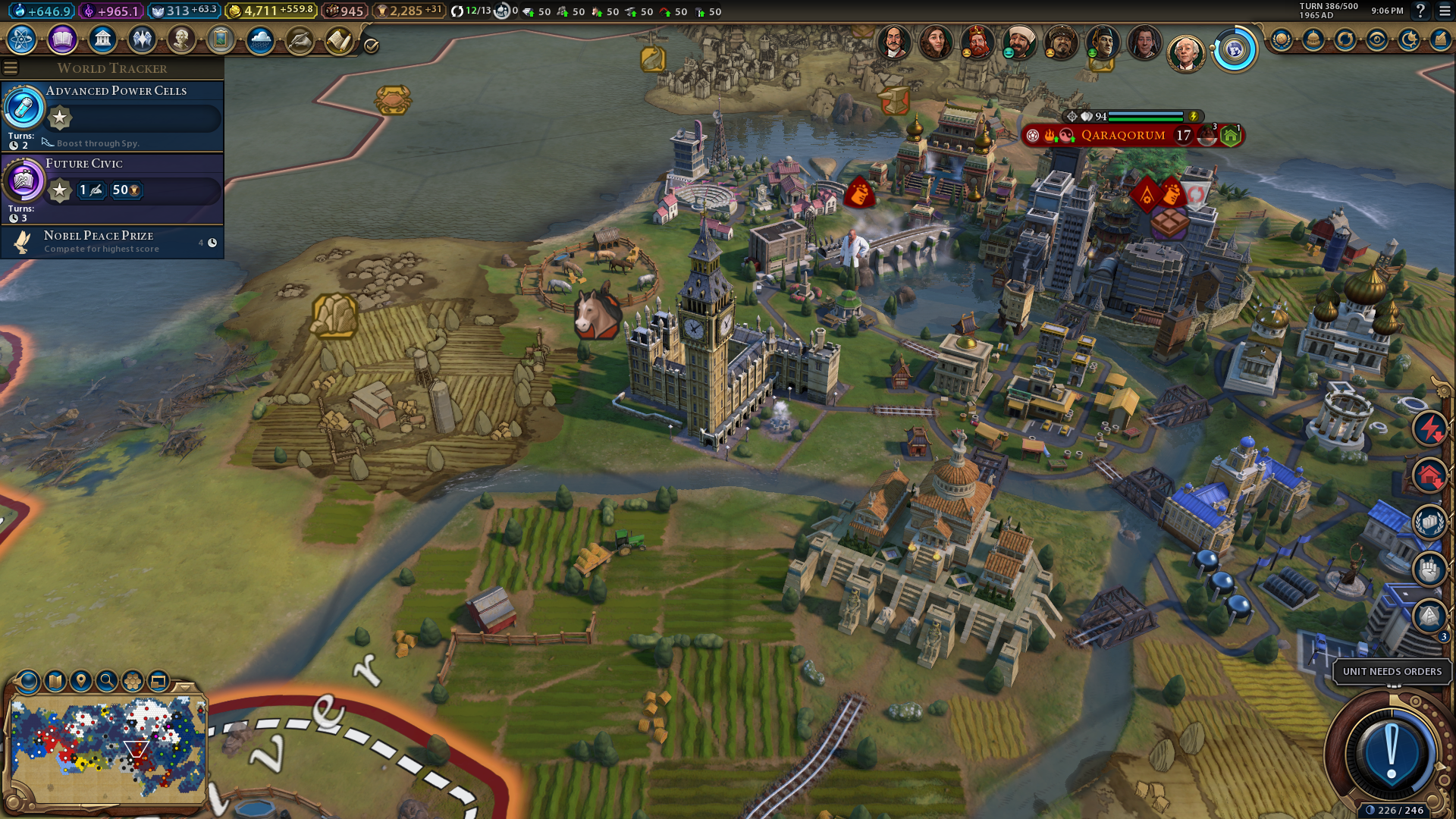
Task: Open the Government building icon
Action: pos(102,39)
